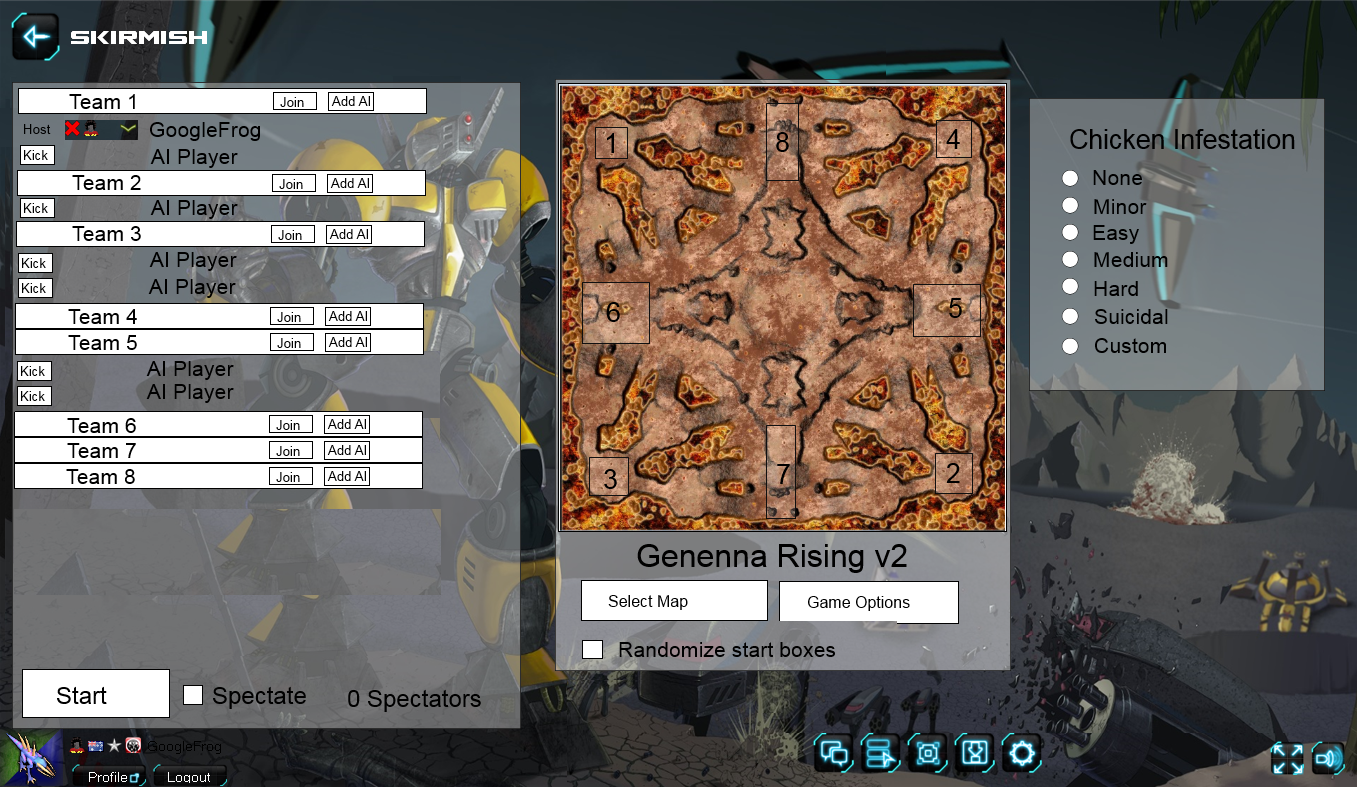The height and width of the screenshot is (787, 1357).
Task: Click start box 5 on the map preview
Action: [946, 310]
